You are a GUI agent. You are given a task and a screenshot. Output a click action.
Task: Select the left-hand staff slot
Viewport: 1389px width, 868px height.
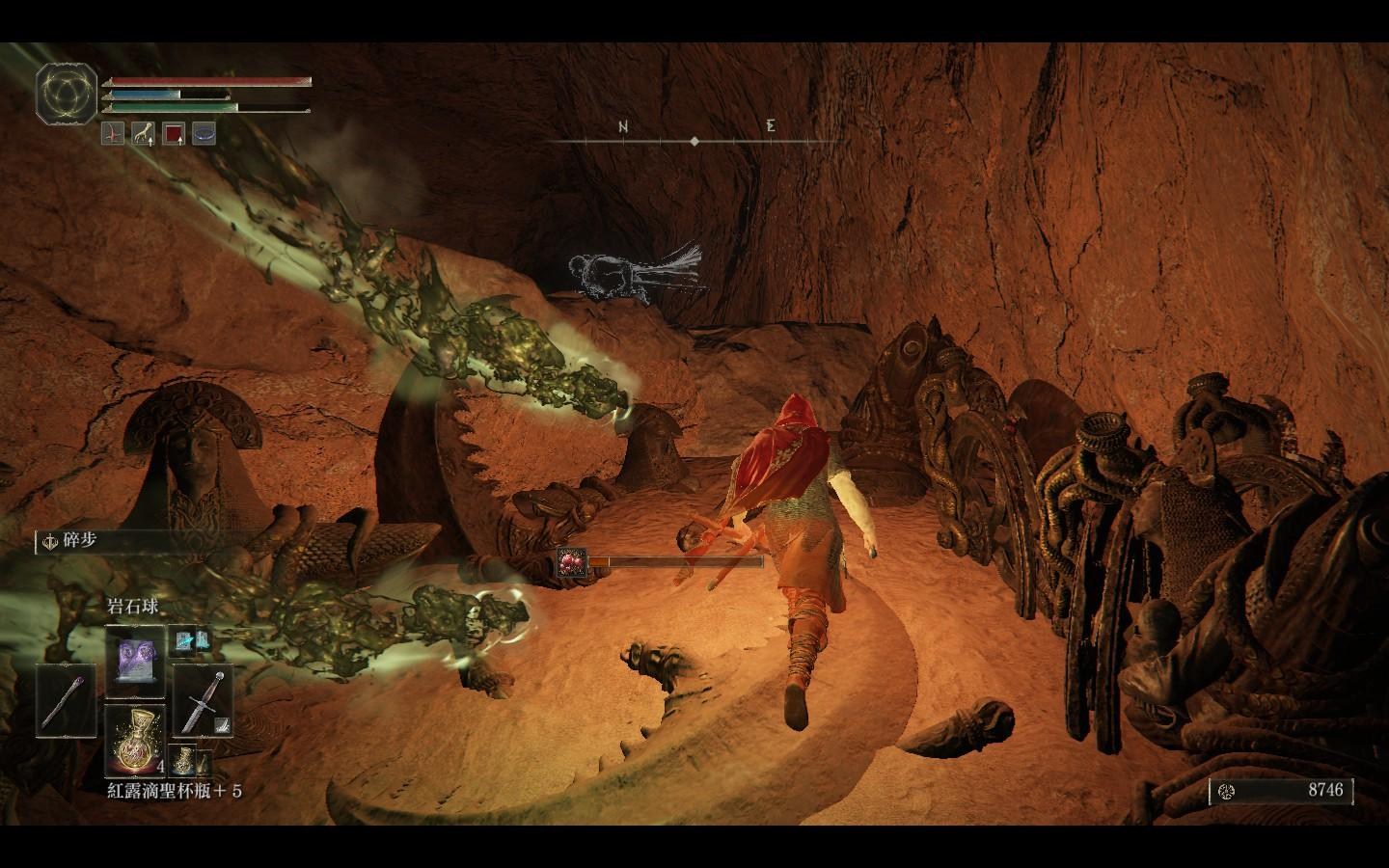click(x=66, y=701)
